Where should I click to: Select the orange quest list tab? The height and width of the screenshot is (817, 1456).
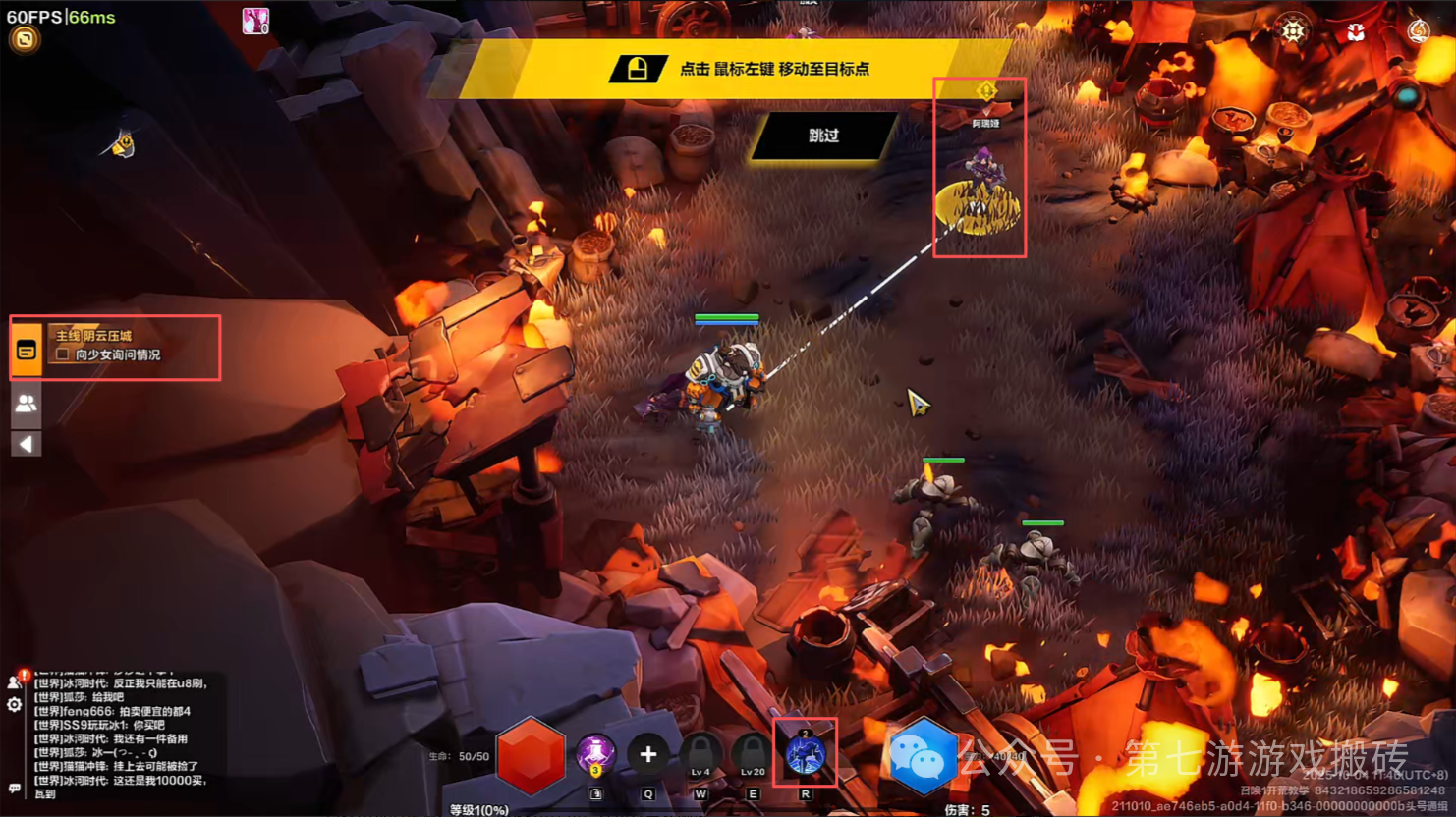point(27,351)
